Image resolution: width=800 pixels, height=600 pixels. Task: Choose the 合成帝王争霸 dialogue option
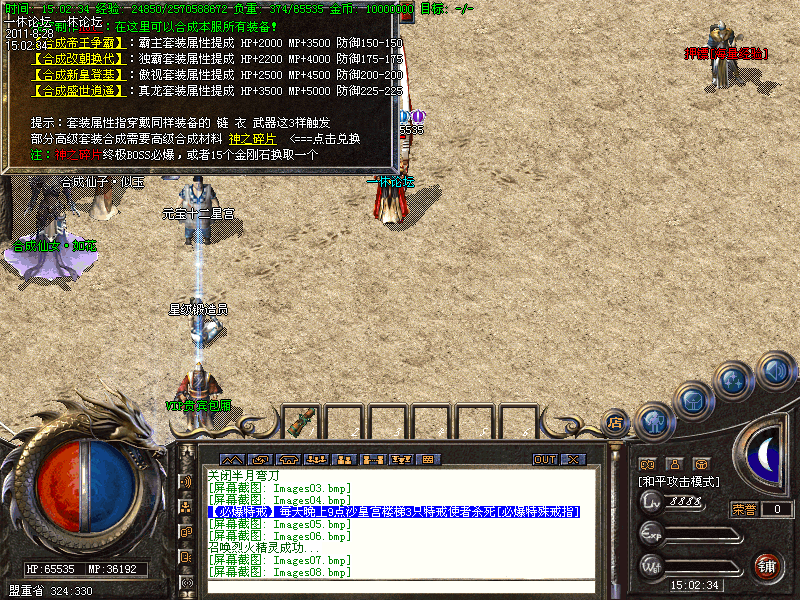click(79, 44)
